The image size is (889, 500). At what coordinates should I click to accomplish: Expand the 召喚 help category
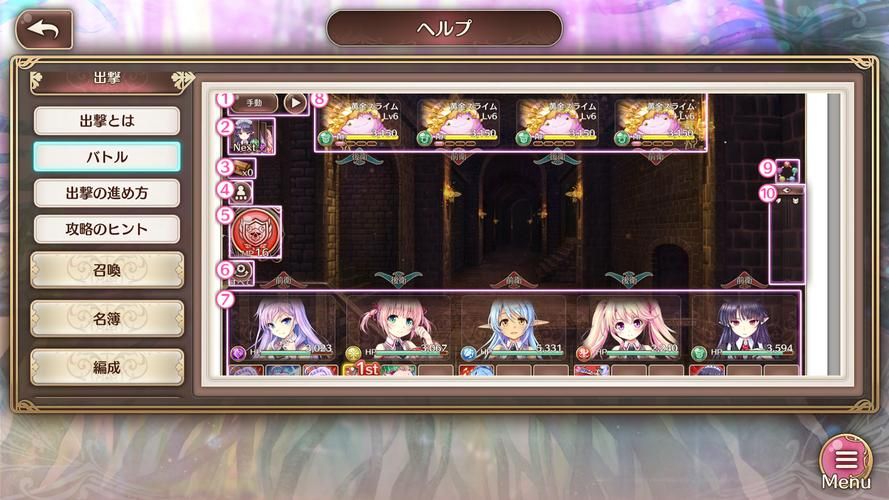107,269
